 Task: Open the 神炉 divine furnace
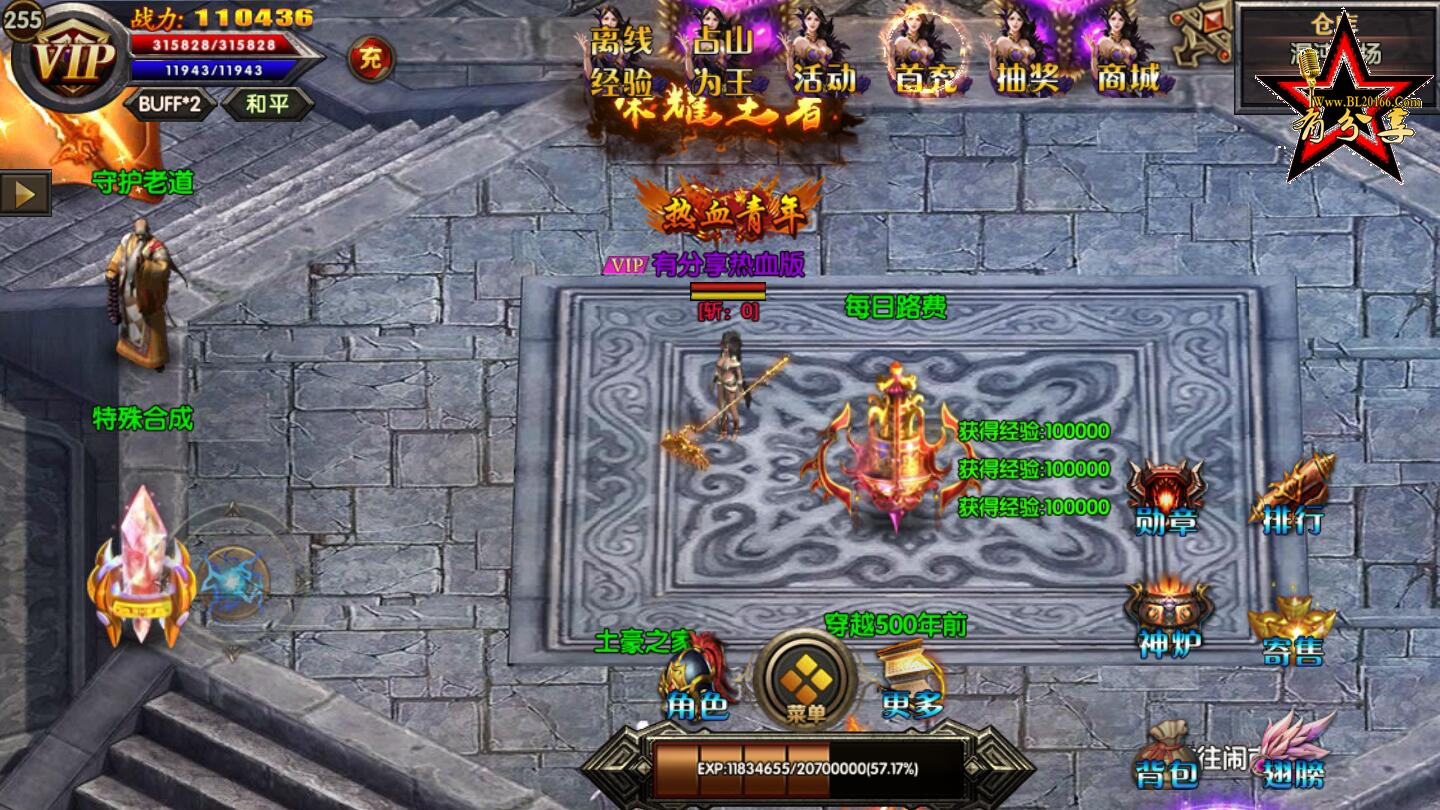[1168, 620]
